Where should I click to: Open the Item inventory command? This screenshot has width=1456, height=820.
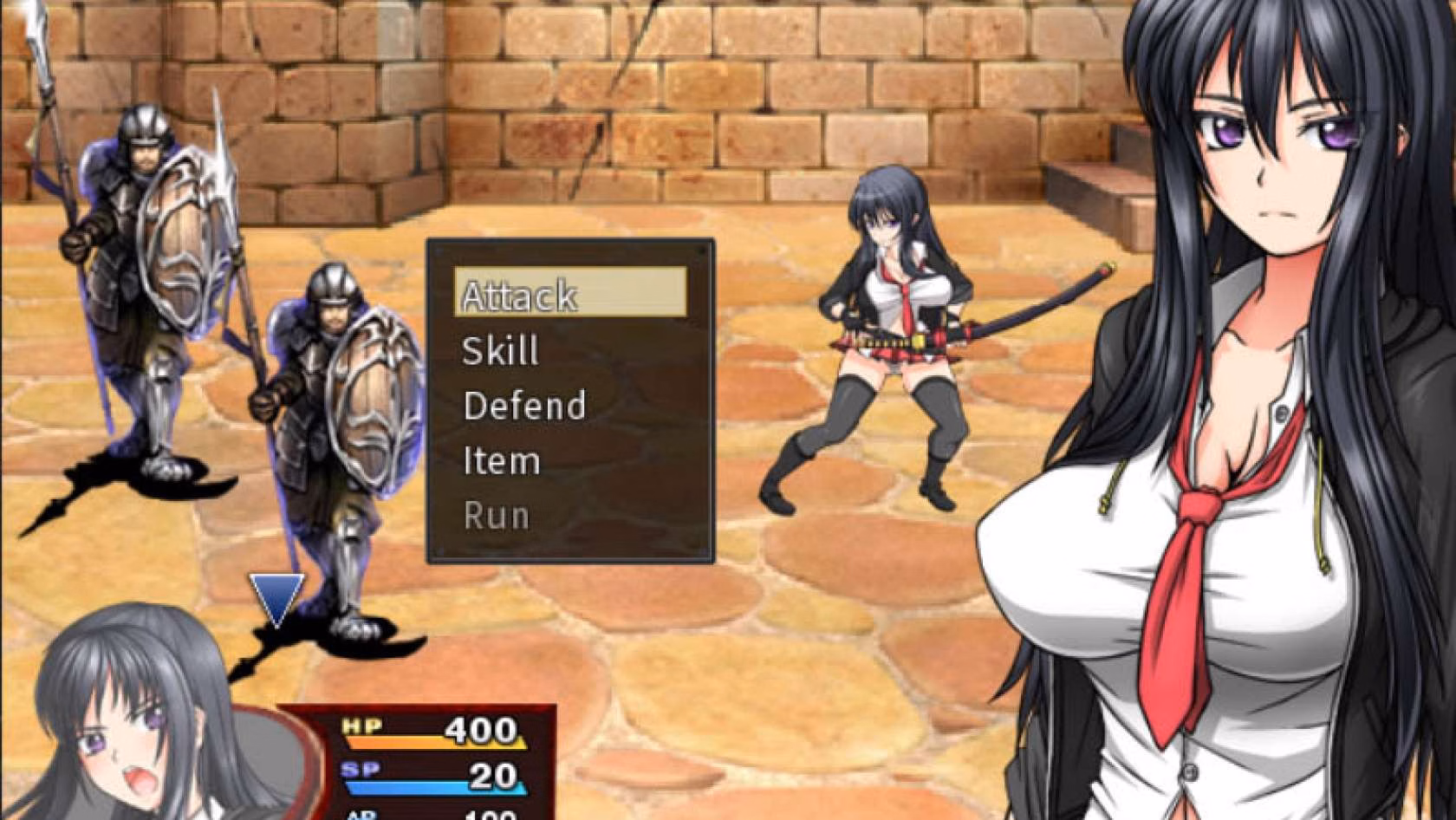tap(503, 460)
